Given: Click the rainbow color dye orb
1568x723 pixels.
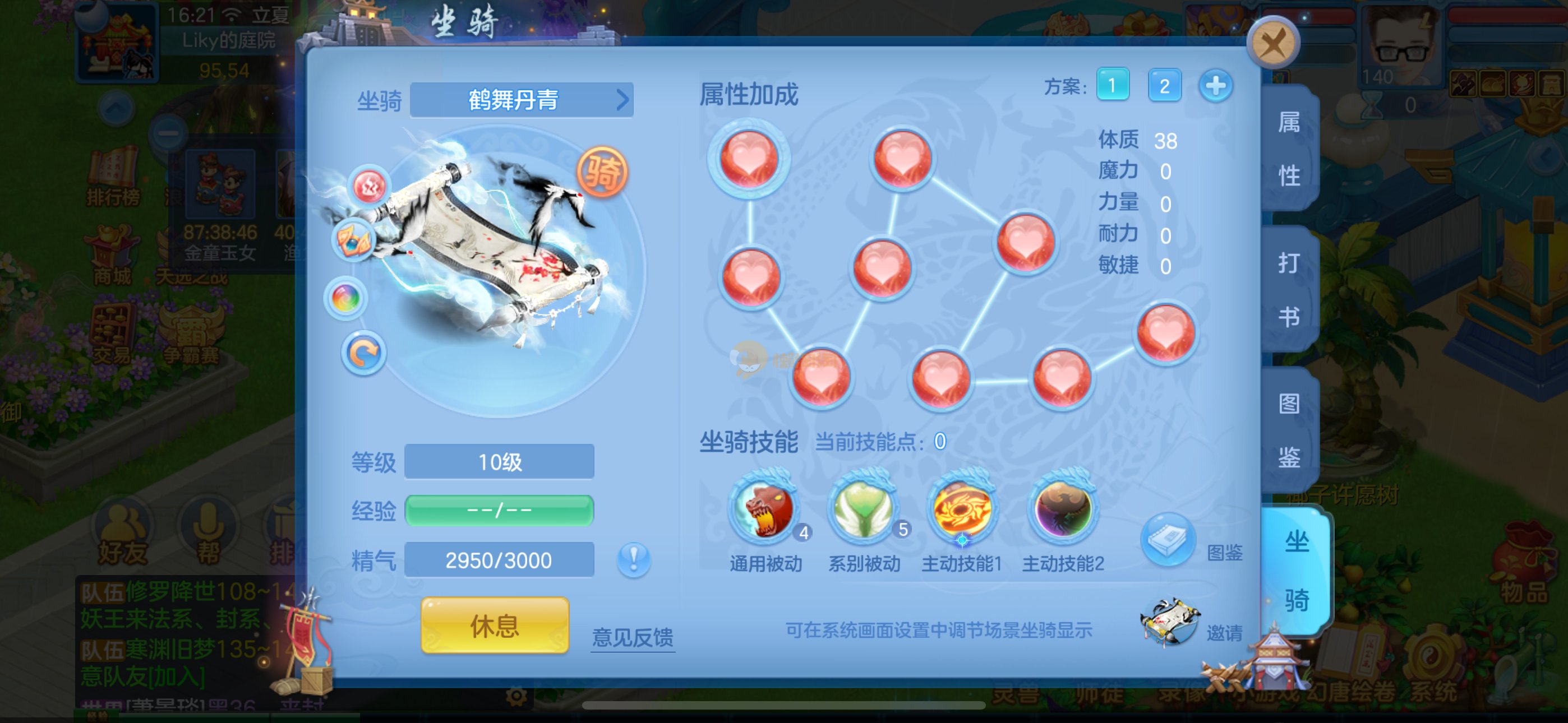Looking at the screenshot, I should point(346,299).
